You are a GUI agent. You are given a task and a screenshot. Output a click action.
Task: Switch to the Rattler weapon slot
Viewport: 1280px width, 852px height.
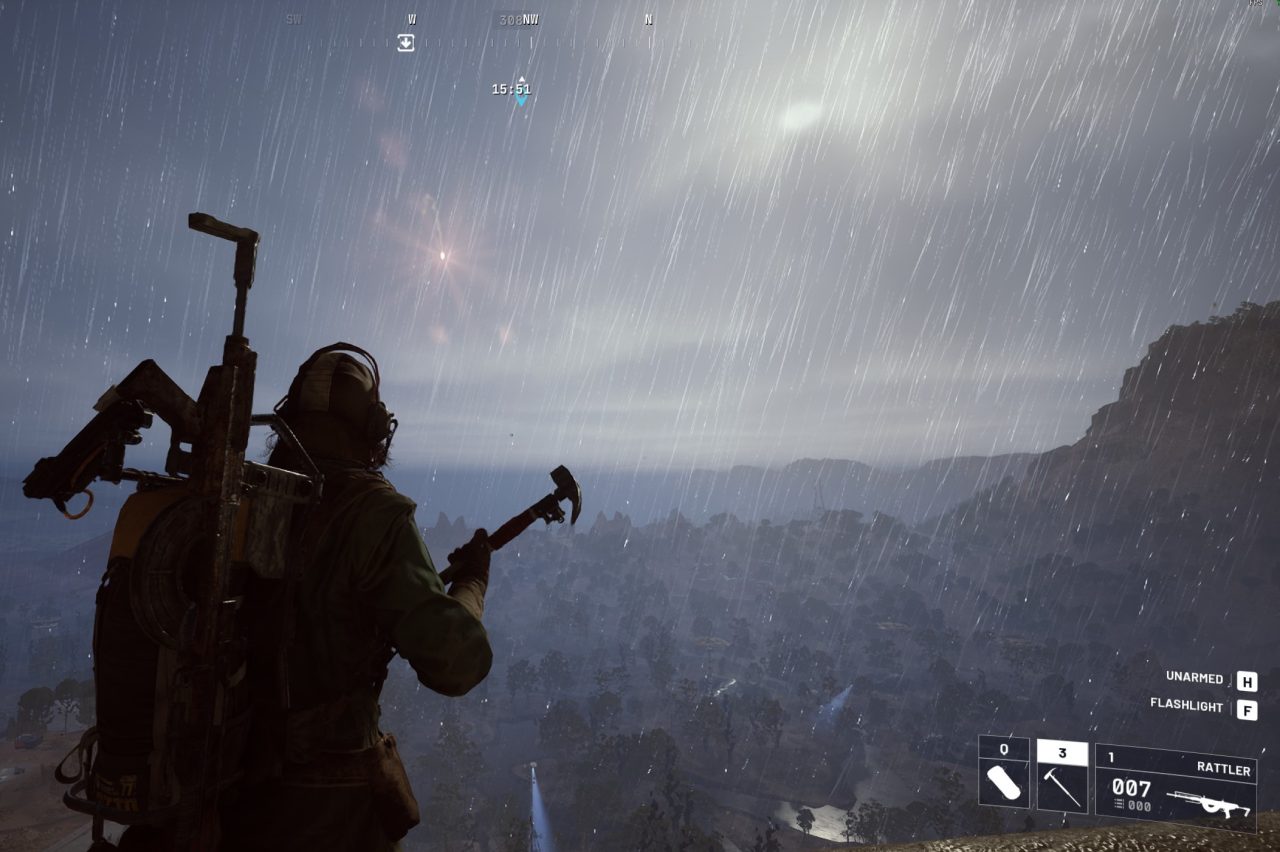click(1175, 787)
